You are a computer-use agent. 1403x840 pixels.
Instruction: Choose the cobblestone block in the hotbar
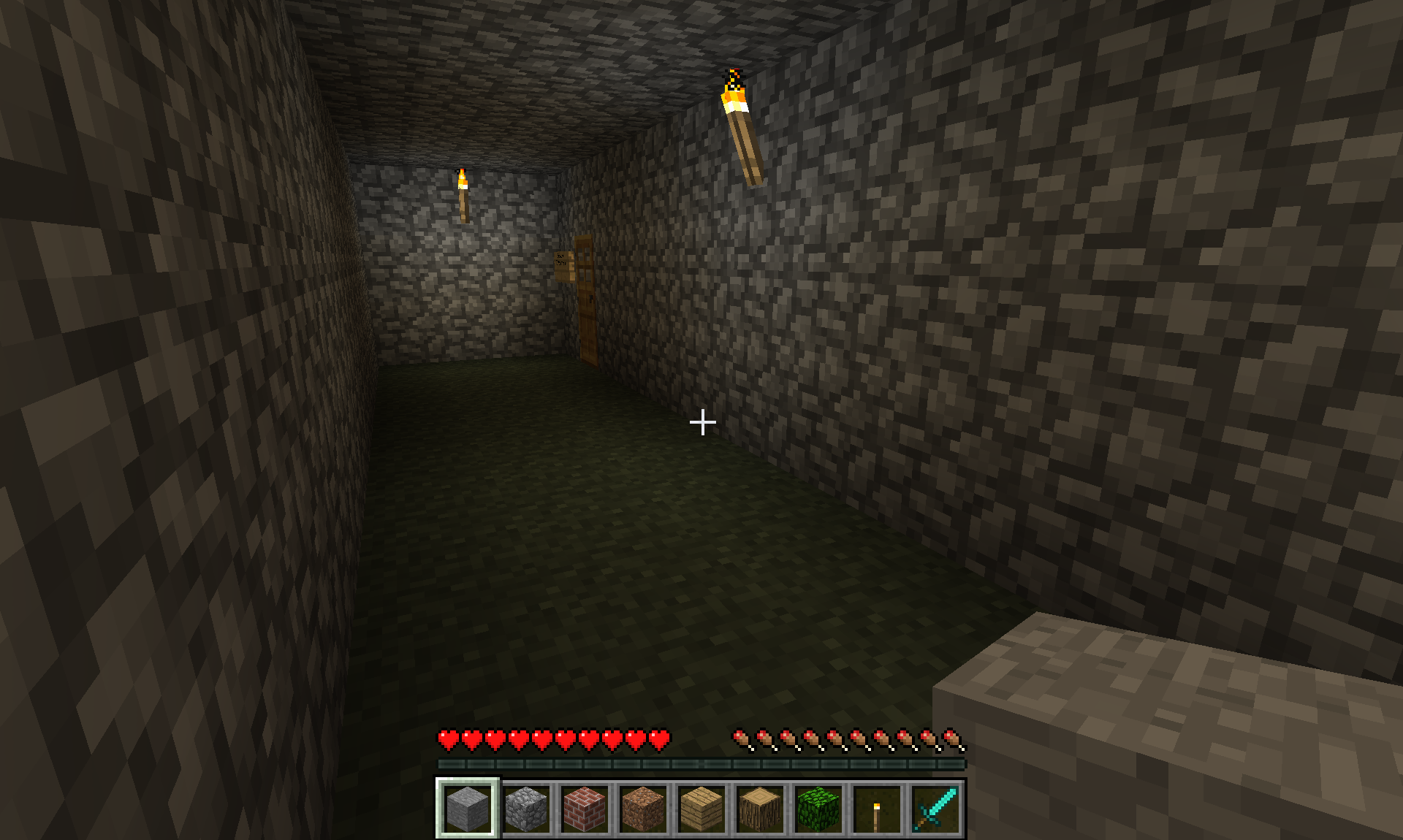[x=526, y=808]
